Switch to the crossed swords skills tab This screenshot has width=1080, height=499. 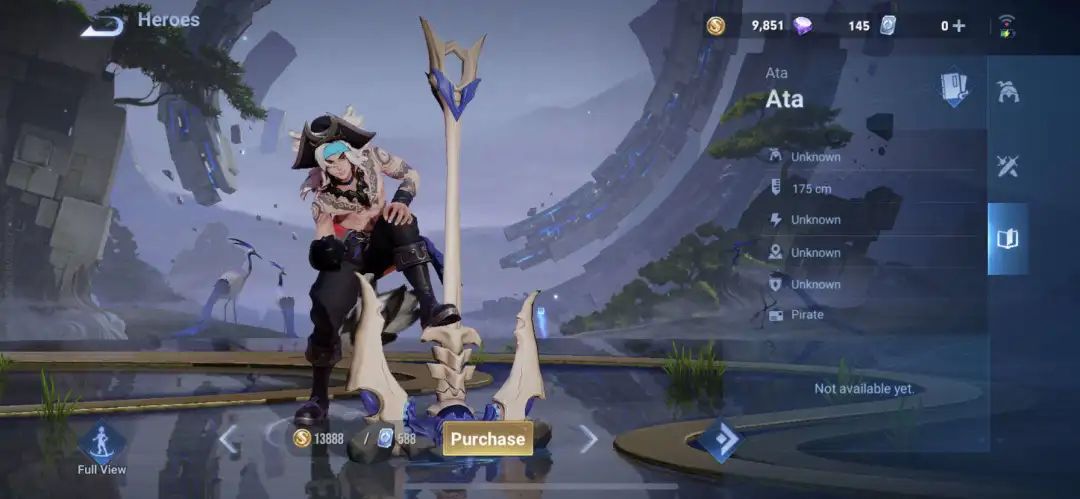(1007, 166)
